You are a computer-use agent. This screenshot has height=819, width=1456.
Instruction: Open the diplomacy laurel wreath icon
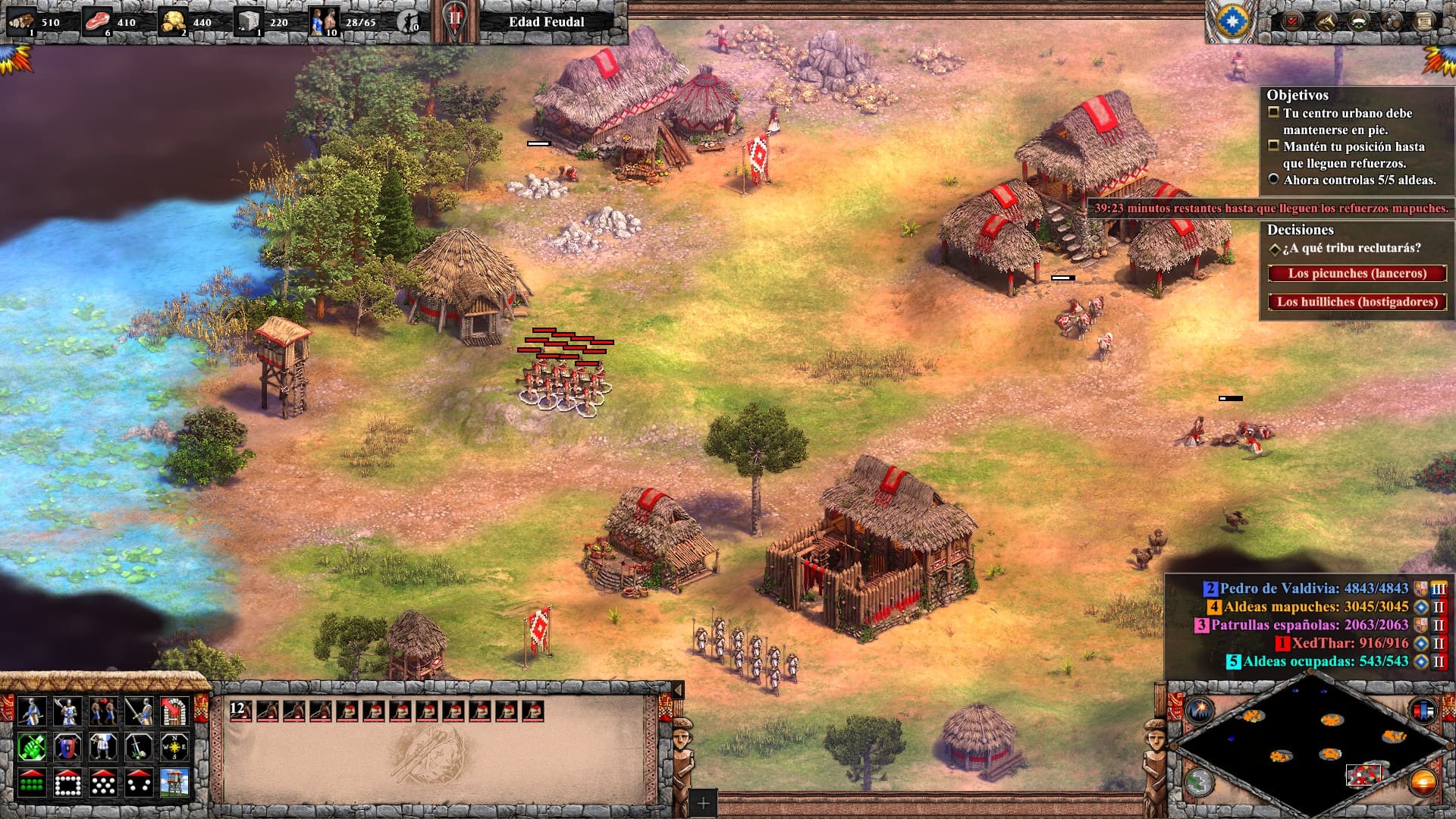1358,20
